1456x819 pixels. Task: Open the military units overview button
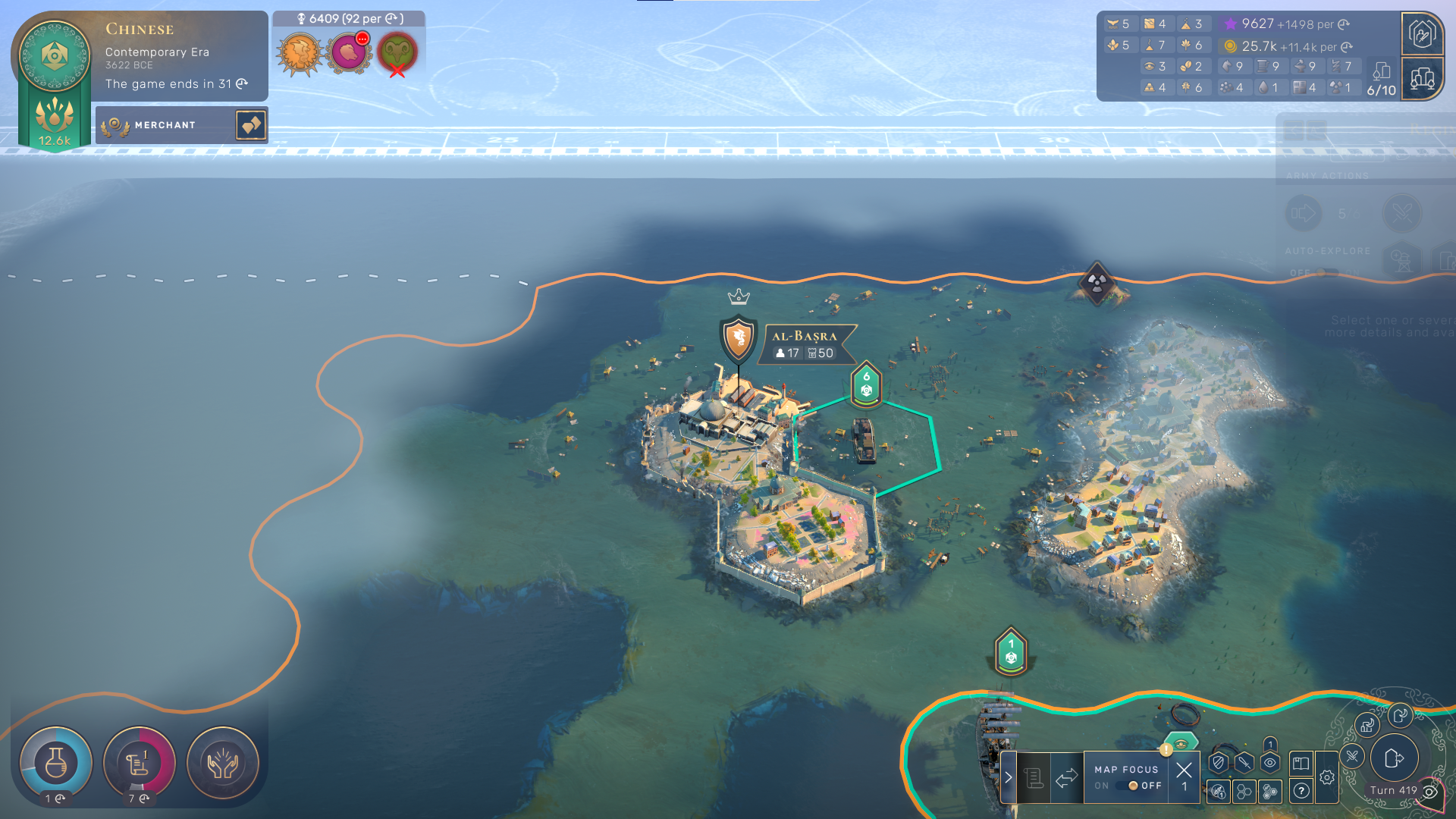tap(1422, 33)
